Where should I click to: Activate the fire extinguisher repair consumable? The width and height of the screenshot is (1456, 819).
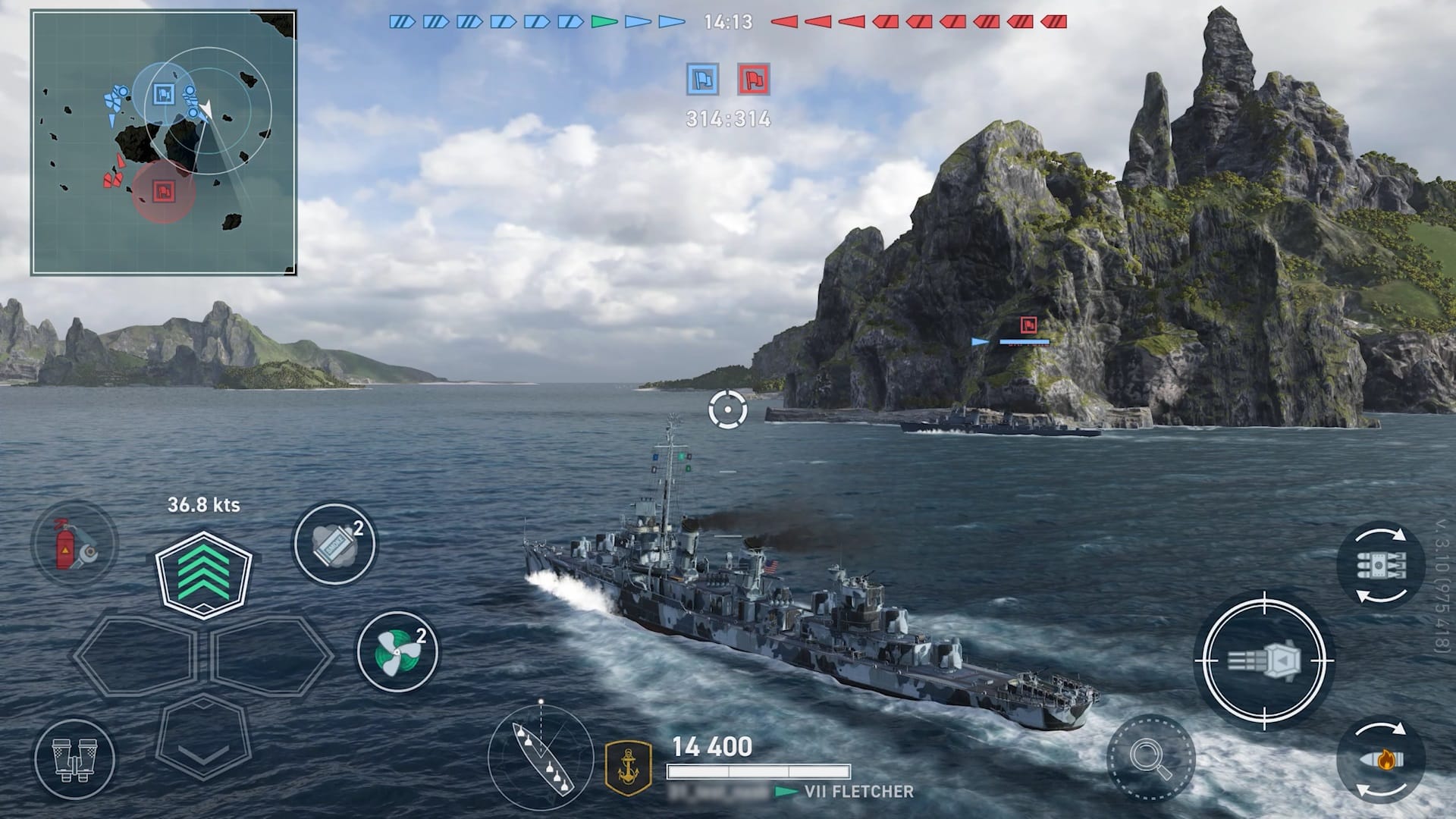[x=74, y=543]
